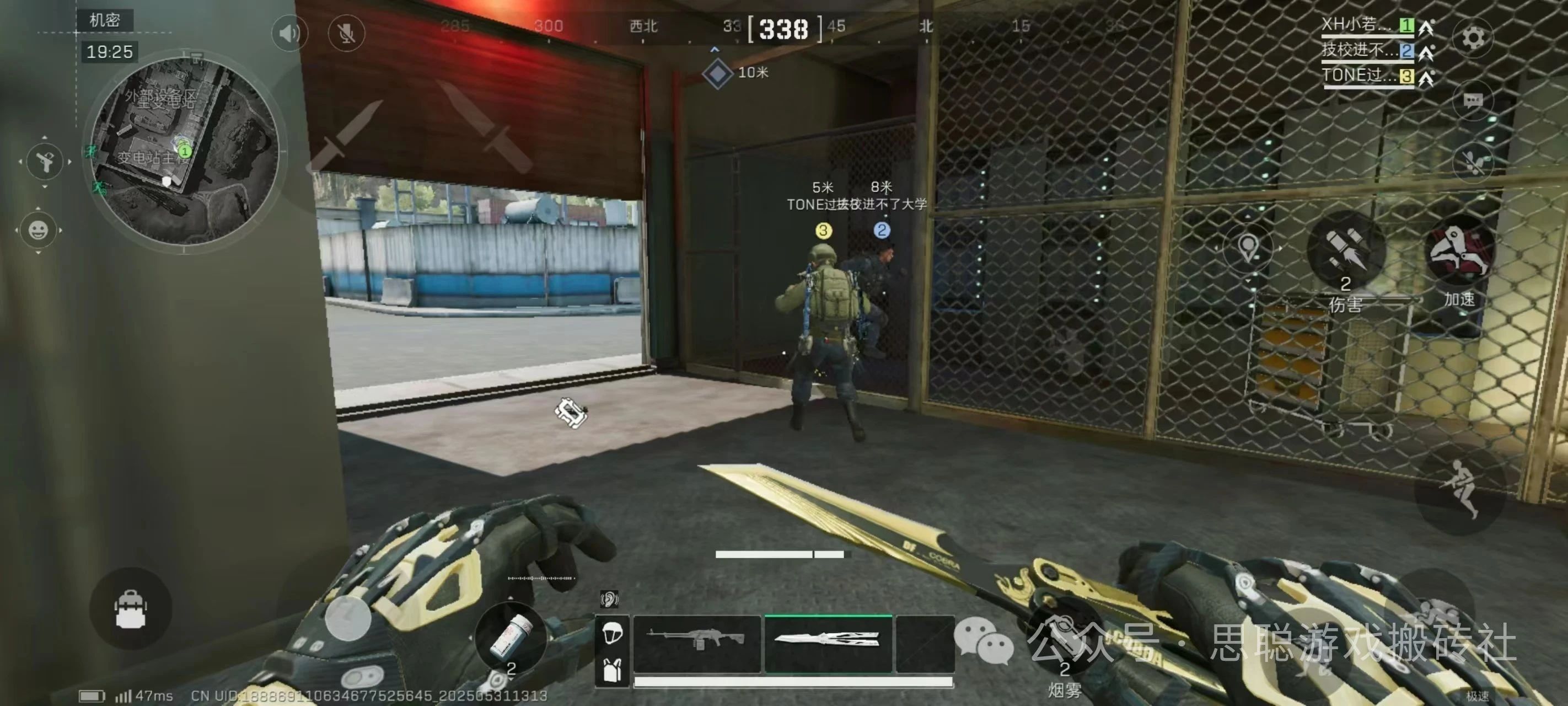Toggle the muted microphone button
The image size is (1568, 706).
pos(346,33)
